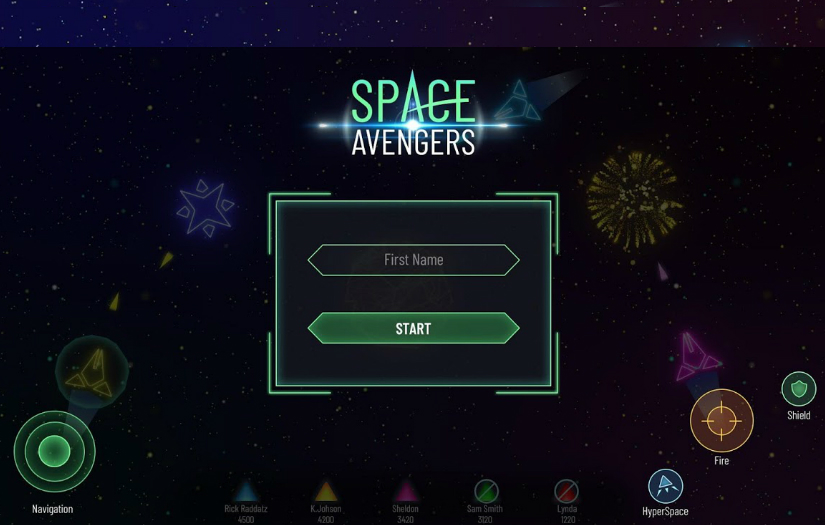
Task: Pick Lynda's red player icon
Action: coord(566,491)
